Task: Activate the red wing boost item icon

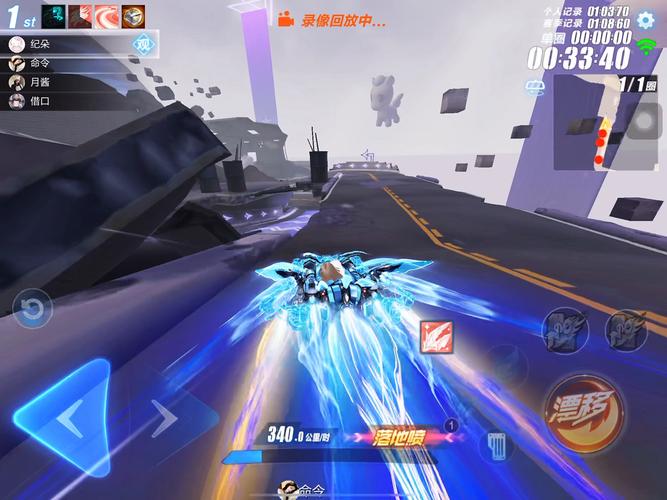Action: [437, 338]
